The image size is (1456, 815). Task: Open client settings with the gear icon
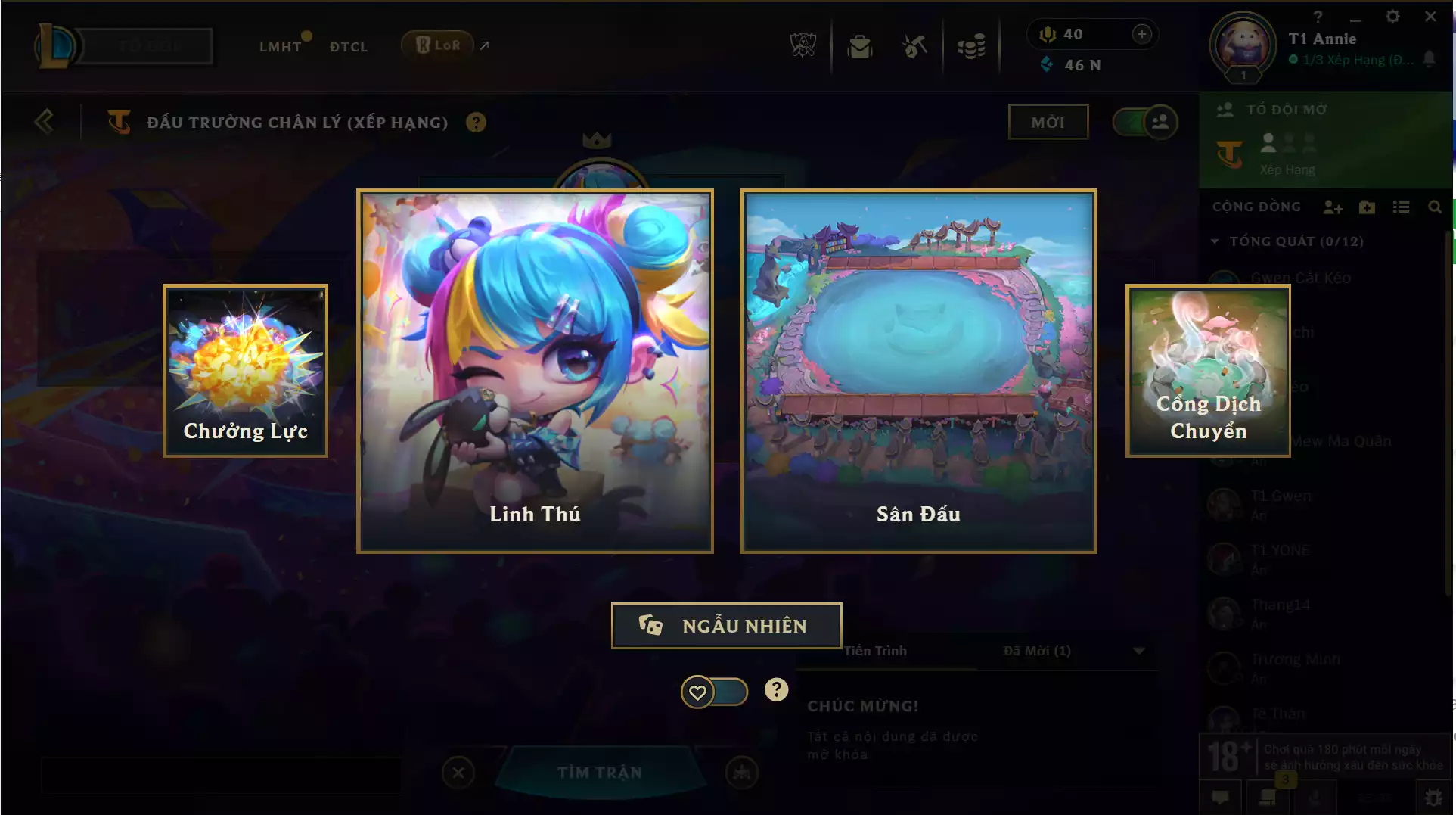tap(1393, 15)
